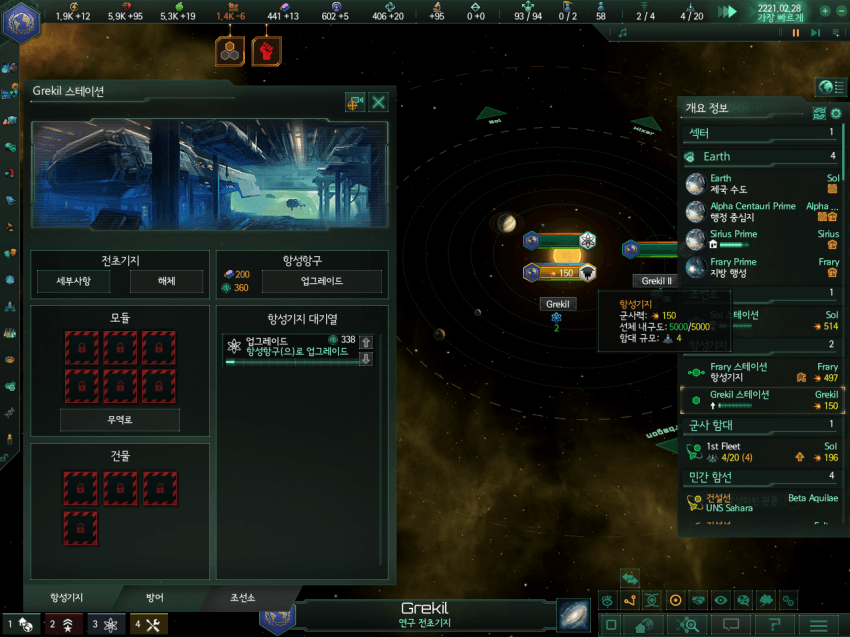The width and height of the screenshot is (850, 637).
Task: Open the 조선소 shipyard tab
Action: click(244, 598)
